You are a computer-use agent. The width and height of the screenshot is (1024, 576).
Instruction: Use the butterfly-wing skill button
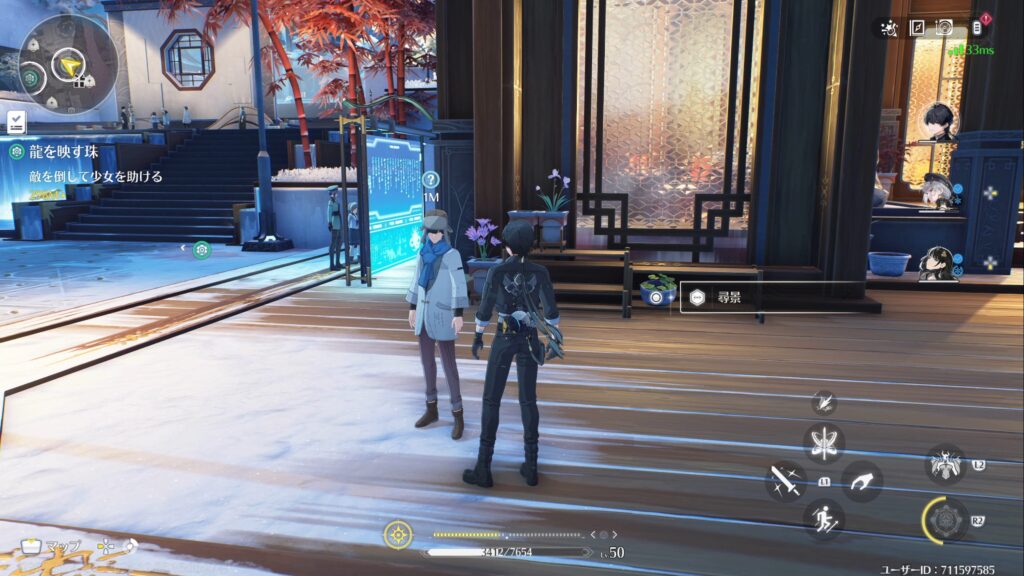pyautogui.click(x=824, y=442)
